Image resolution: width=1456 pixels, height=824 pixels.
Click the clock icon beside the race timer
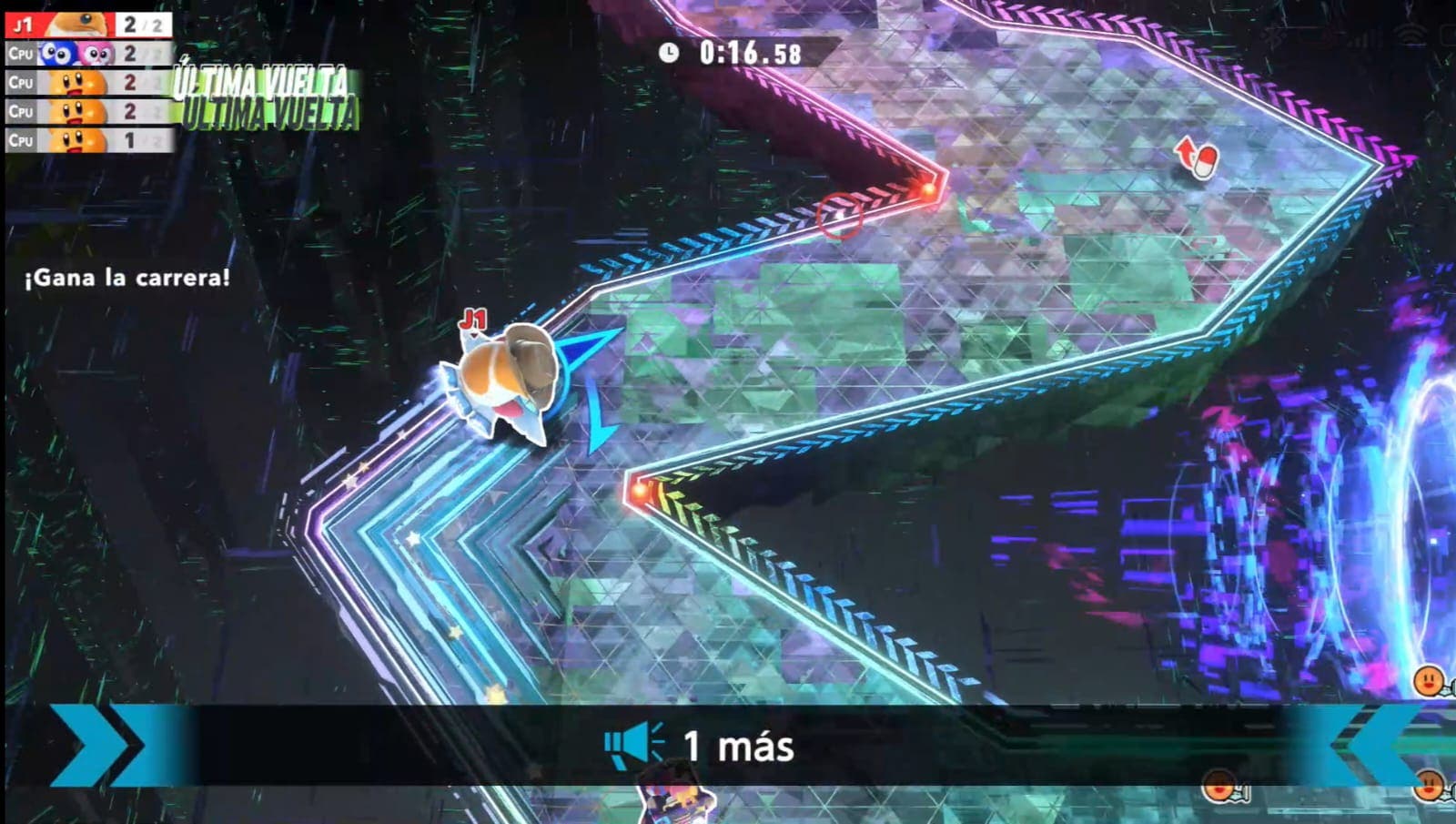click(x=671, y=54)
